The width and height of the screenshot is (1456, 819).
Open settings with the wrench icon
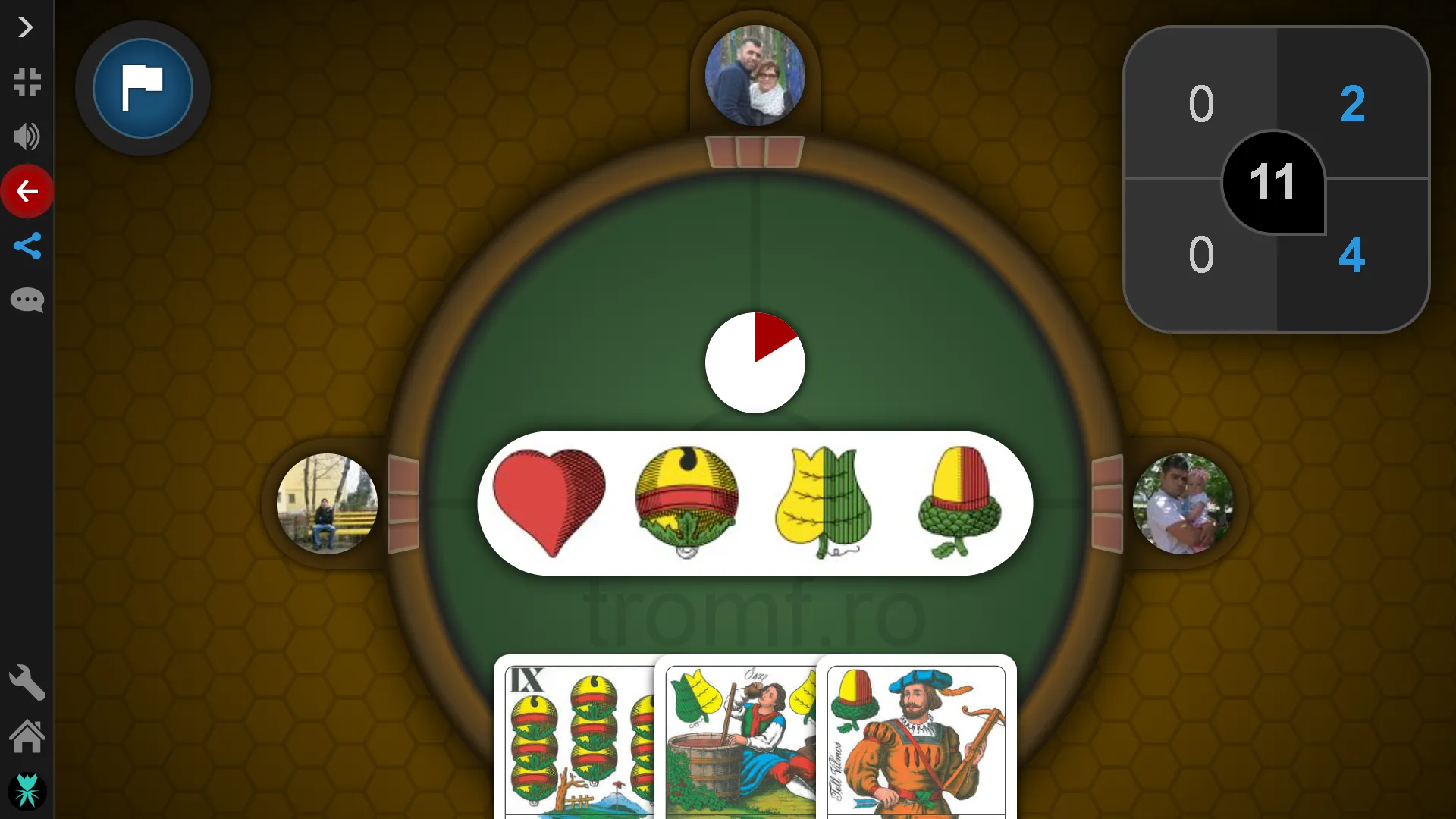tap(27, 682)
